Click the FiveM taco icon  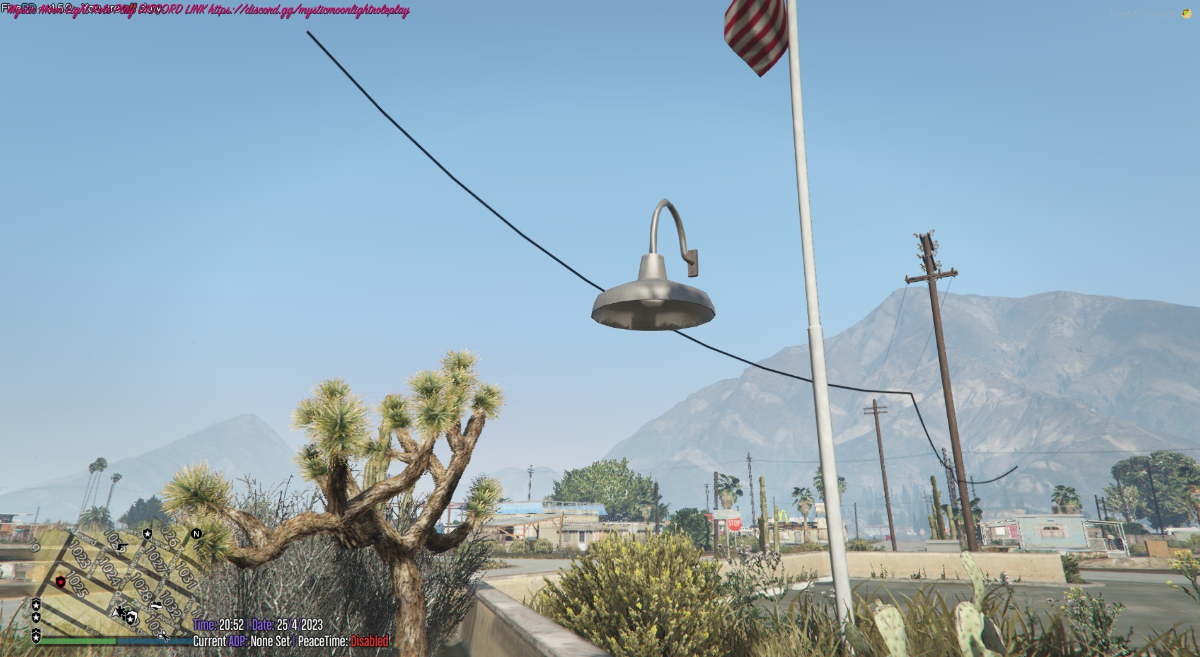click(x=1185, y=13)
